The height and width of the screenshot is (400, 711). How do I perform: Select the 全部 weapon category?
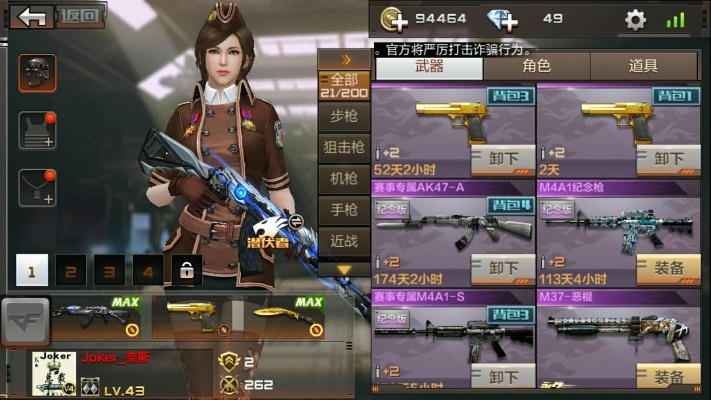(x=344, y=85)
